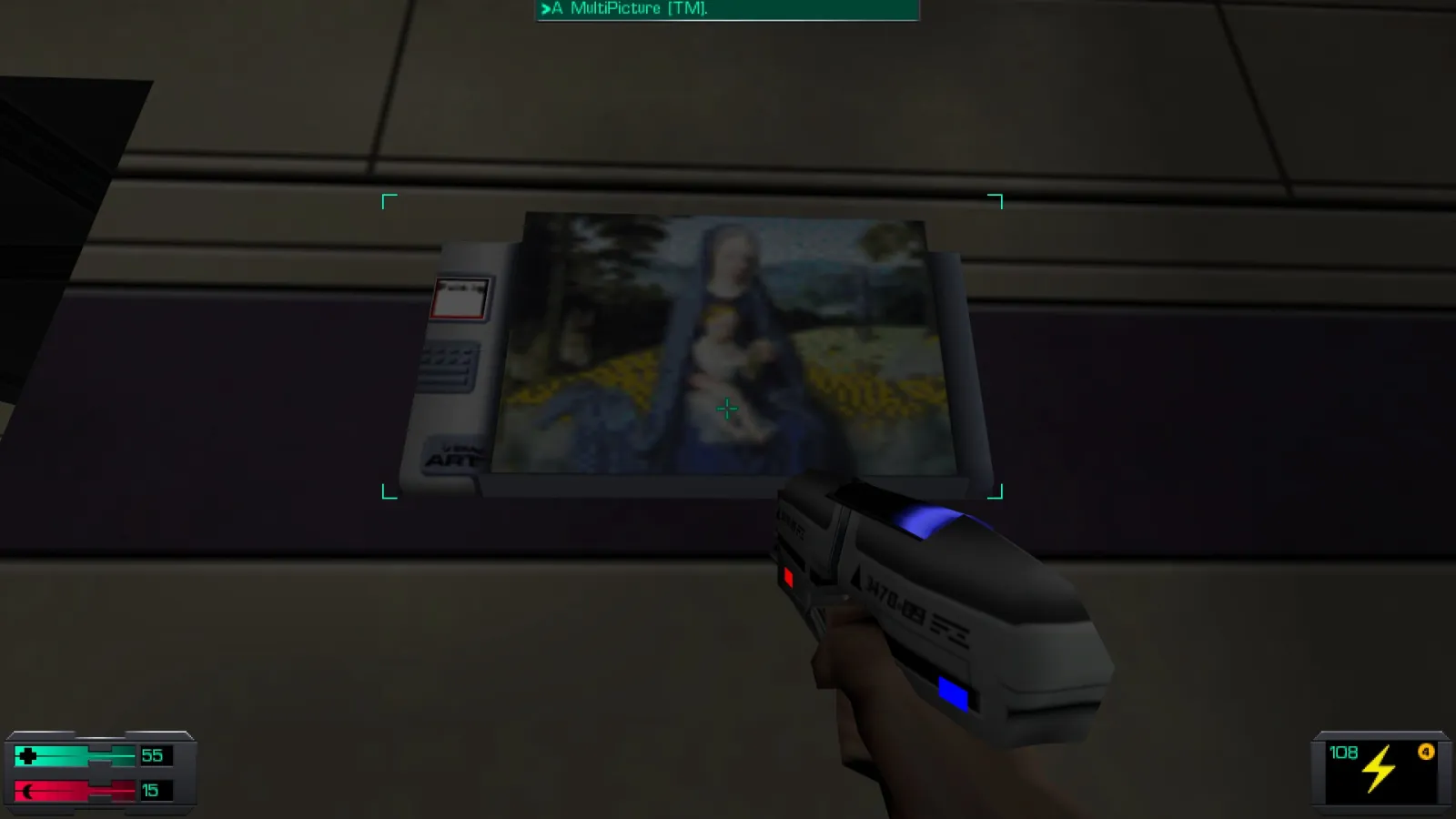1456x819 pixels.
Task: Click the glowing blue strip atop the pistol
Action: click(930, 519)
